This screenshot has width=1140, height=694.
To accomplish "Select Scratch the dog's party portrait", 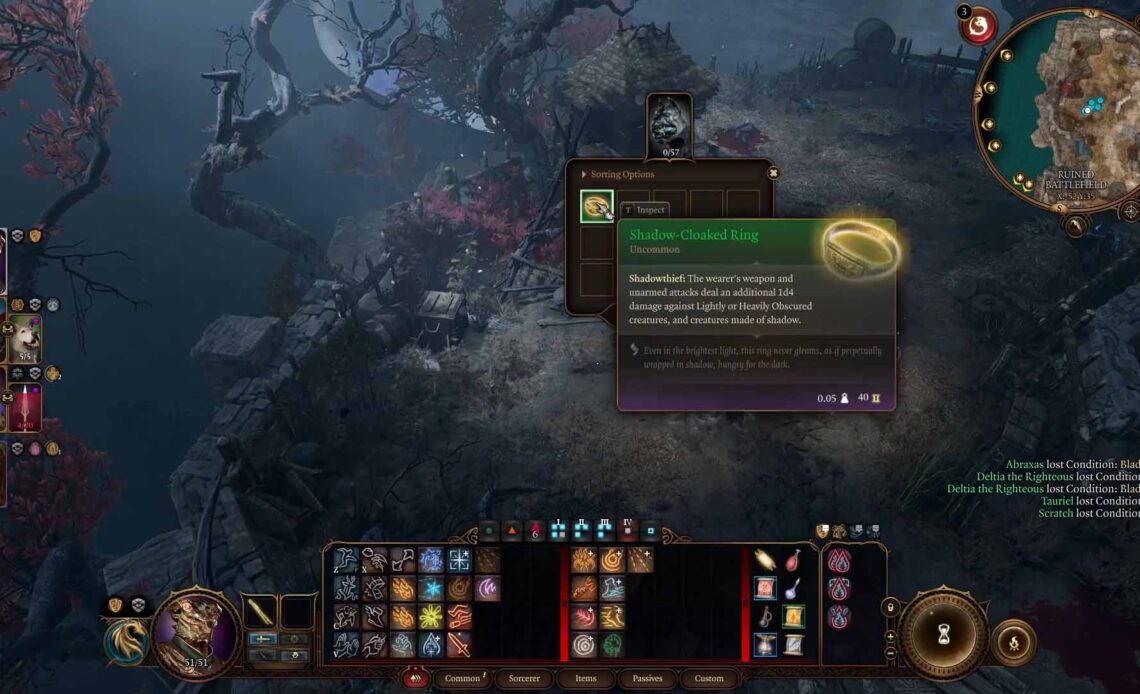I will [x=24, y=338].
